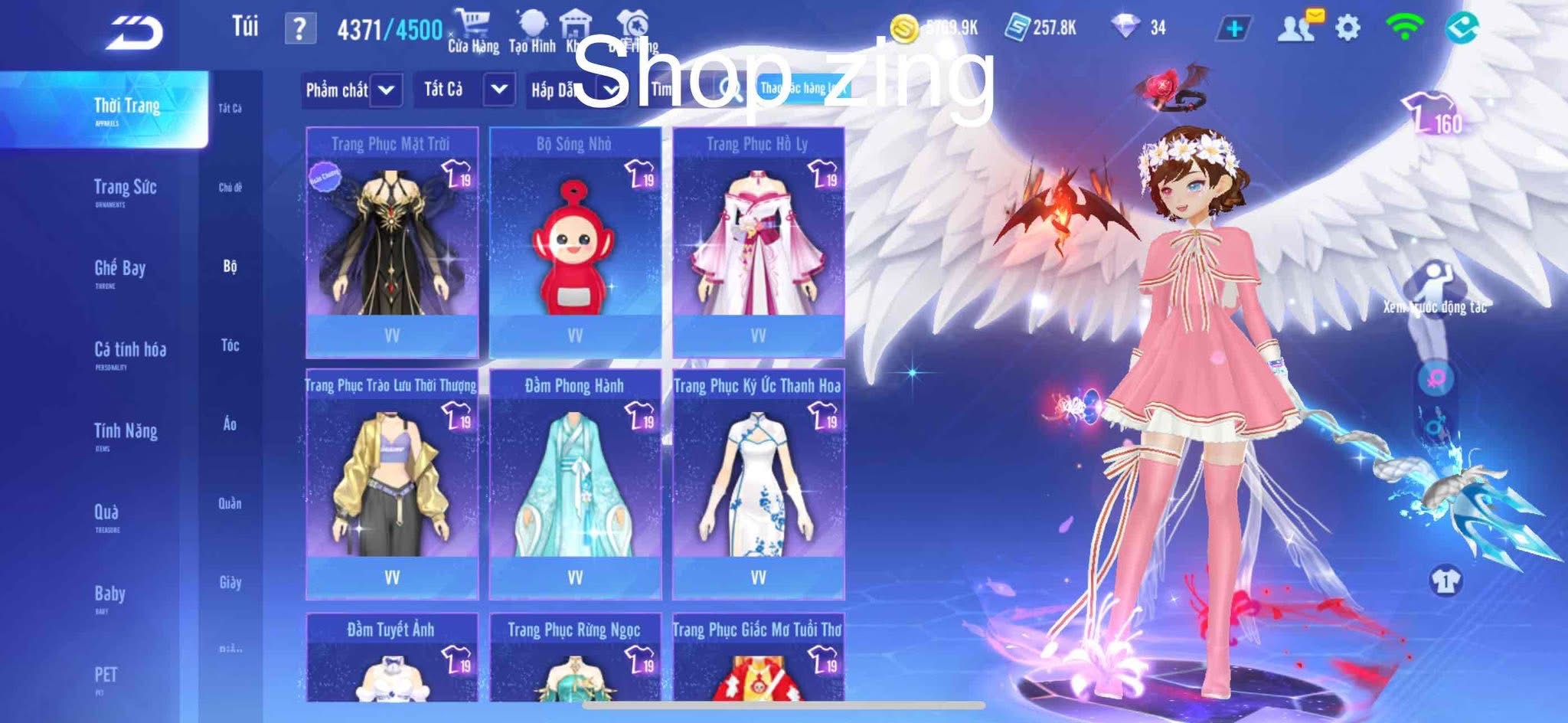This screenshot has height=723, width=1568.
Task: Choose the Giày subcategory
Action: tap(230, 583)
